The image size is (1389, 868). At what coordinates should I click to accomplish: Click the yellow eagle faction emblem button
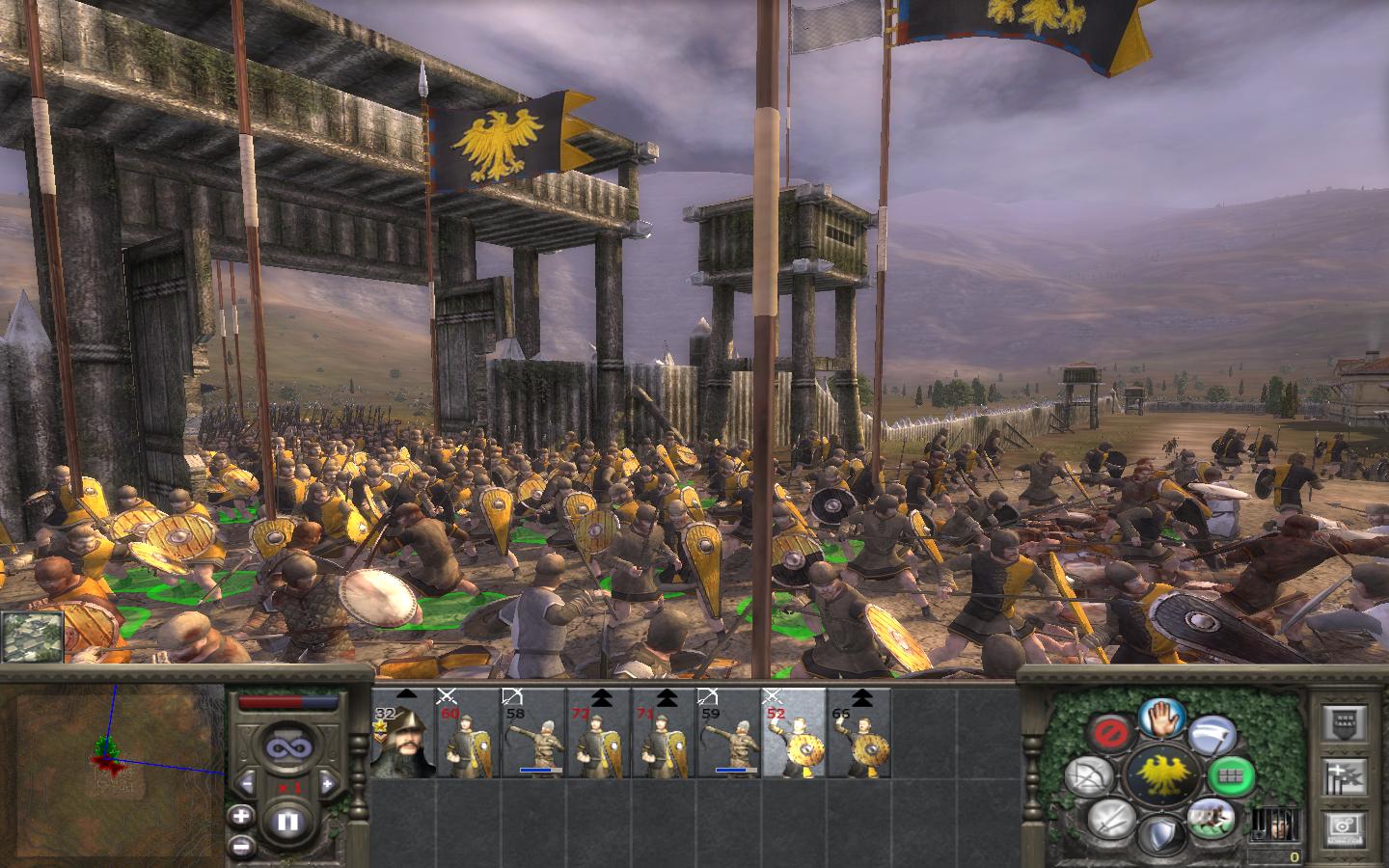[1161, 774]
